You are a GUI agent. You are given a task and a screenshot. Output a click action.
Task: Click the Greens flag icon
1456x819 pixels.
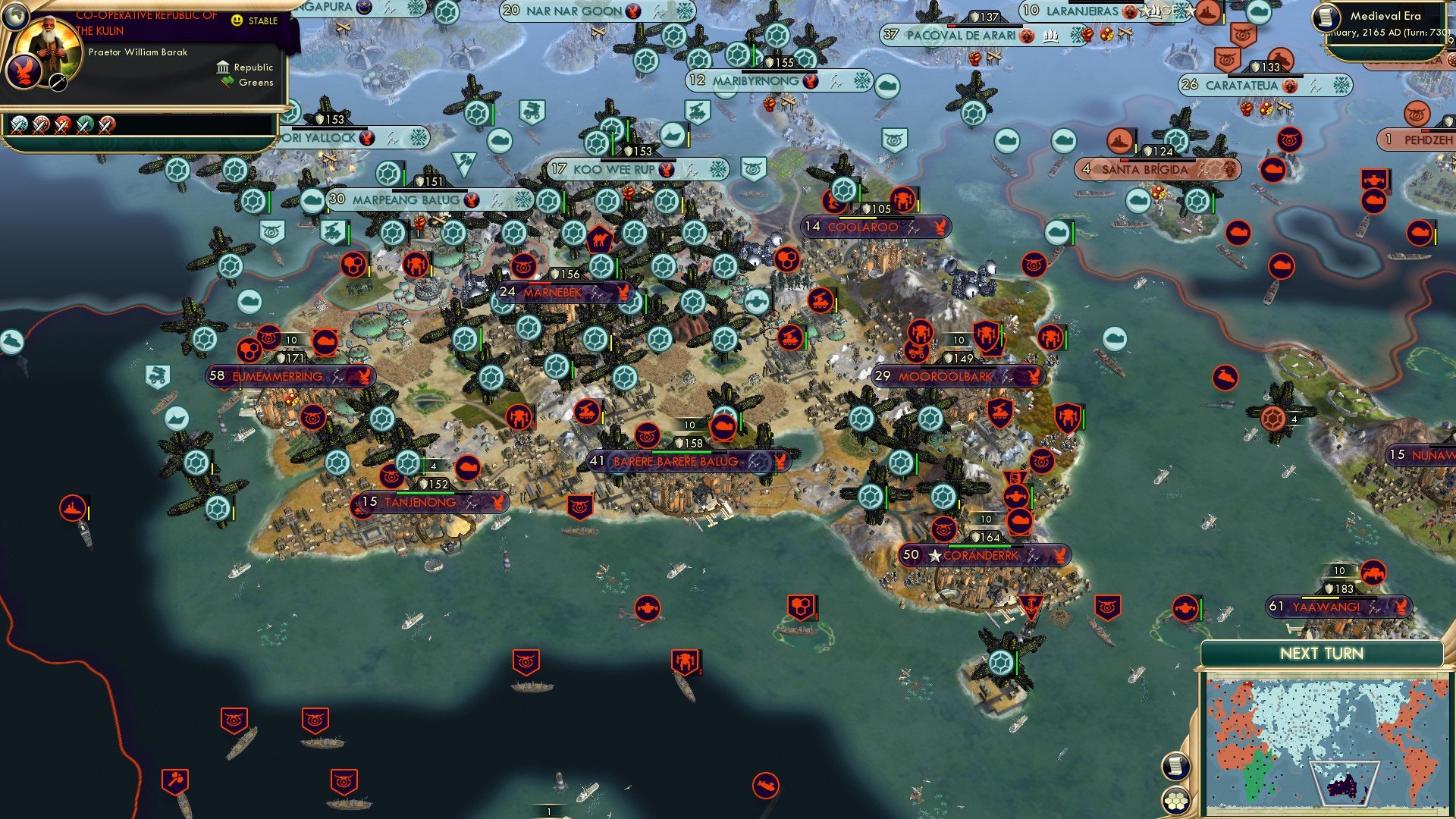[x=225, y=82]
